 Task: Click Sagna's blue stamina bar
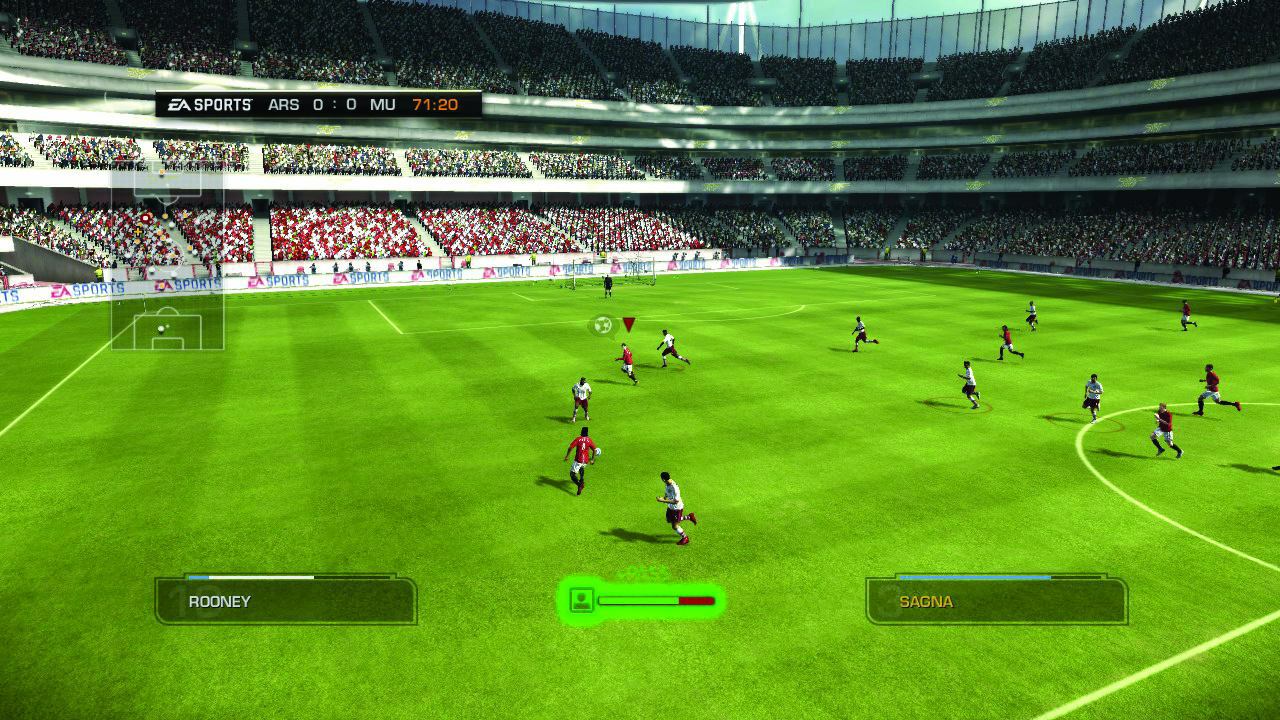click(x=975, y=578)
